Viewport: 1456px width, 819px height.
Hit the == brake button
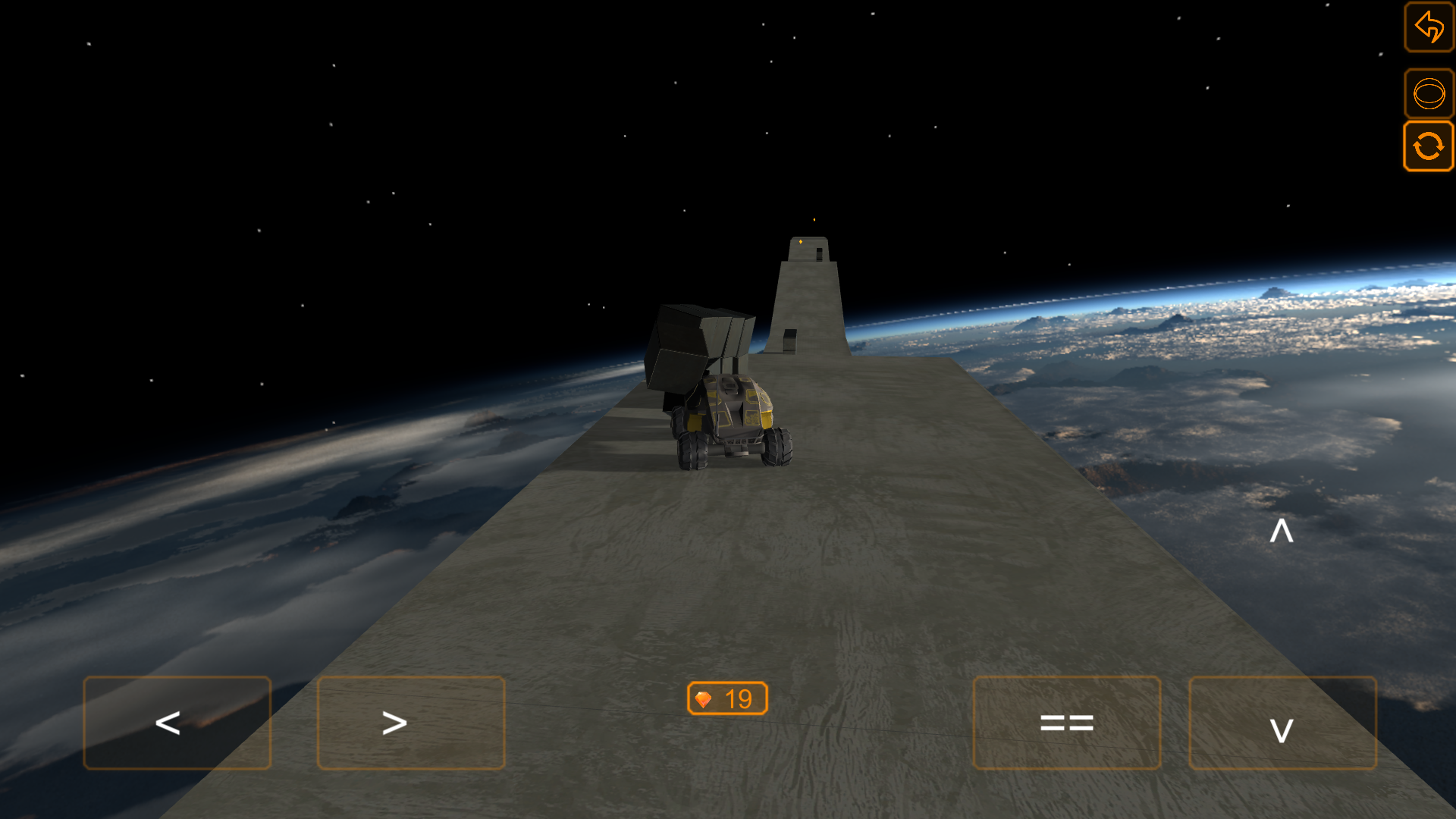click(x=1066, y=723)
